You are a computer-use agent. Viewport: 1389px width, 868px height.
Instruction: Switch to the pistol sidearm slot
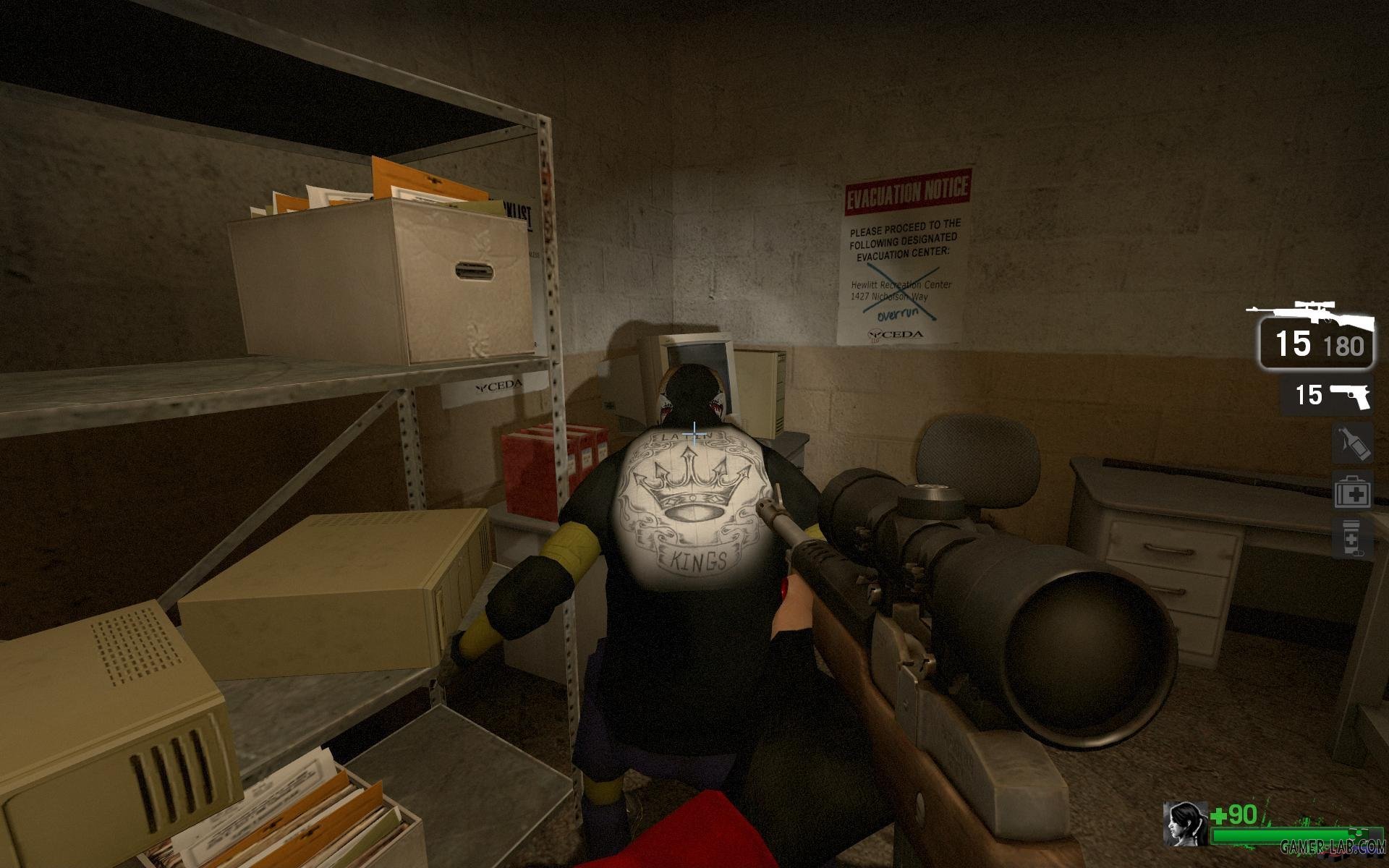pos(1327,395)
